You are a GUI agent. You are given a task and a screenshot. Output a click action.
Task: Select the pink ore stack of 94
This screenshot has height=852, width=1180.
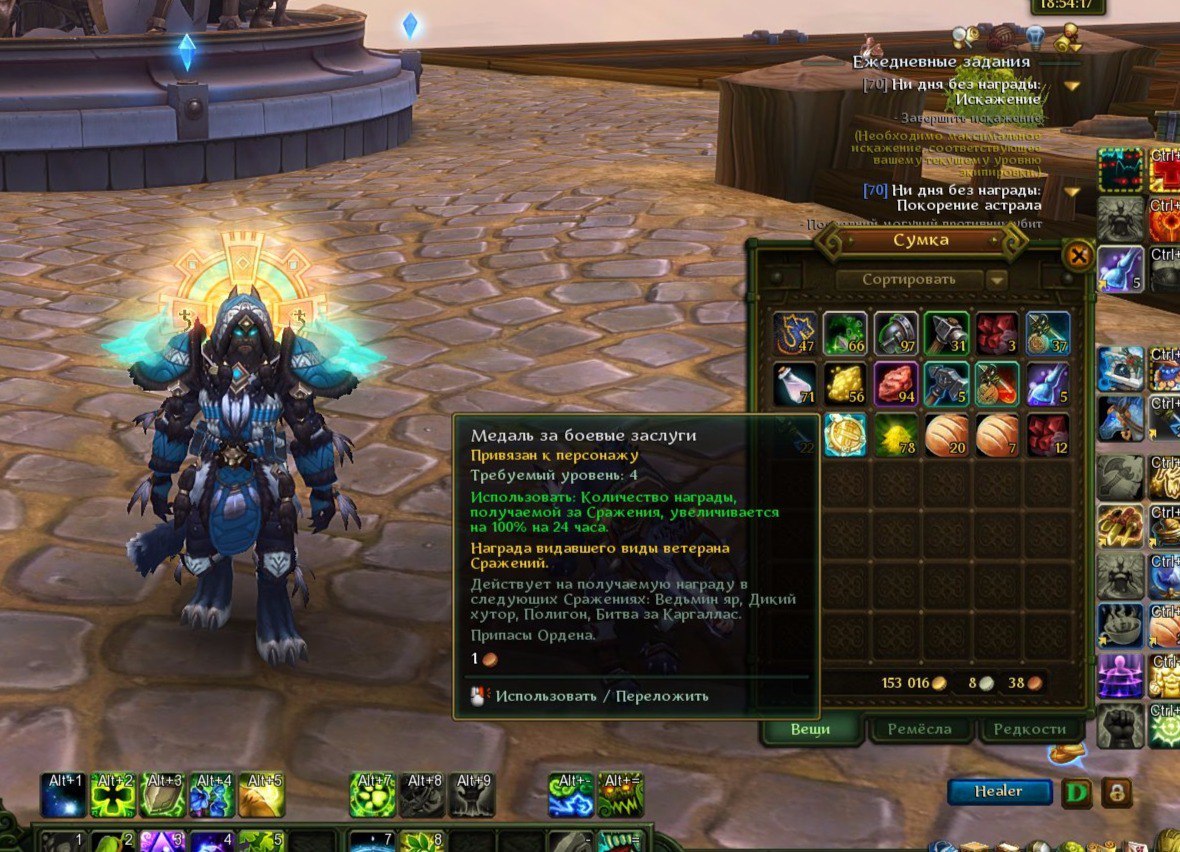click(x=896, y=384)
